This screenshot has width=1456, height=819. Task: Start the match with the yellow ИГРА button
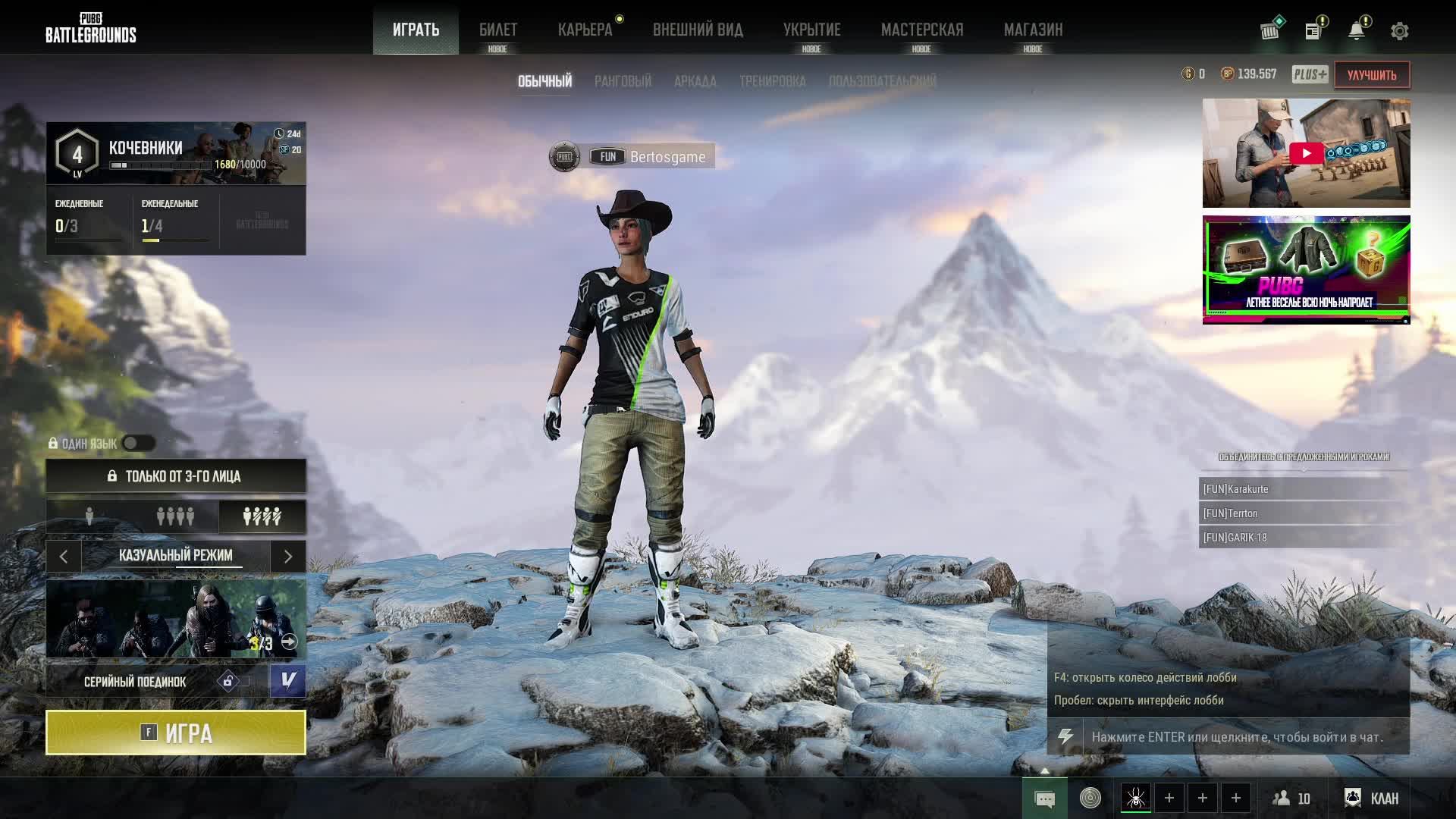coord(176,733)
